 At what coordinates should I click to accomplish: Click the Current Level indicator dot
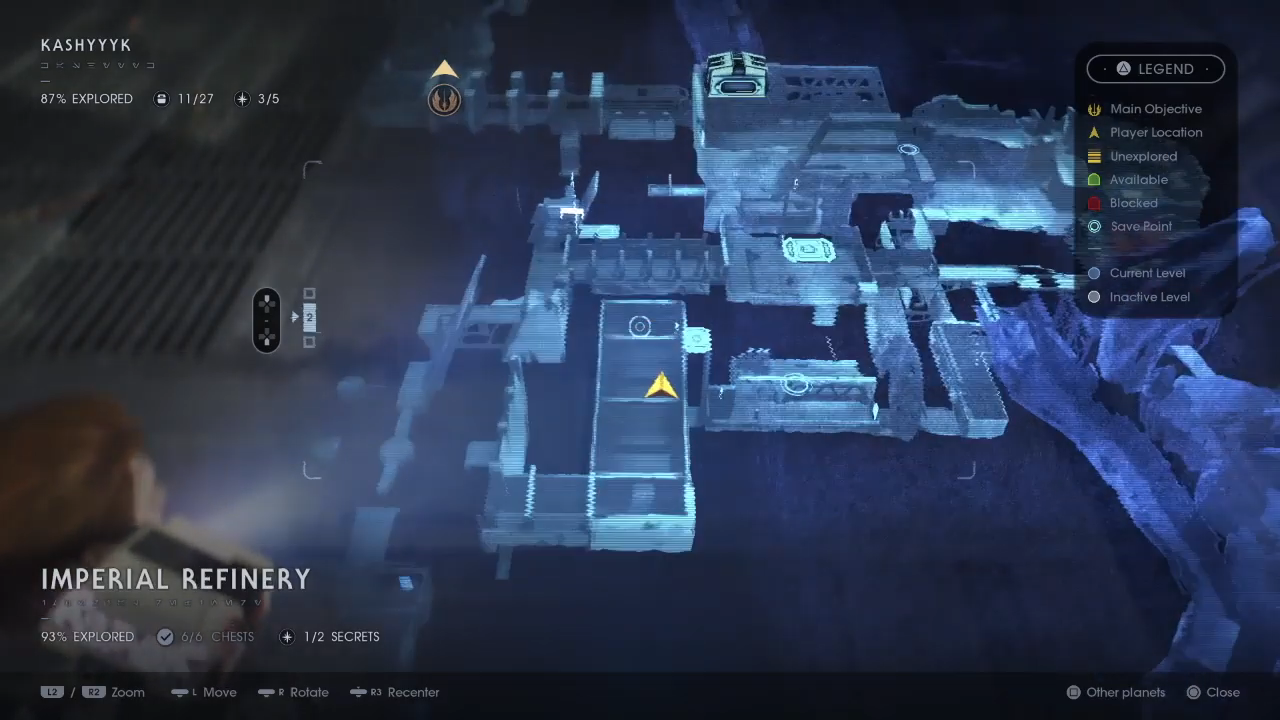1094,273
